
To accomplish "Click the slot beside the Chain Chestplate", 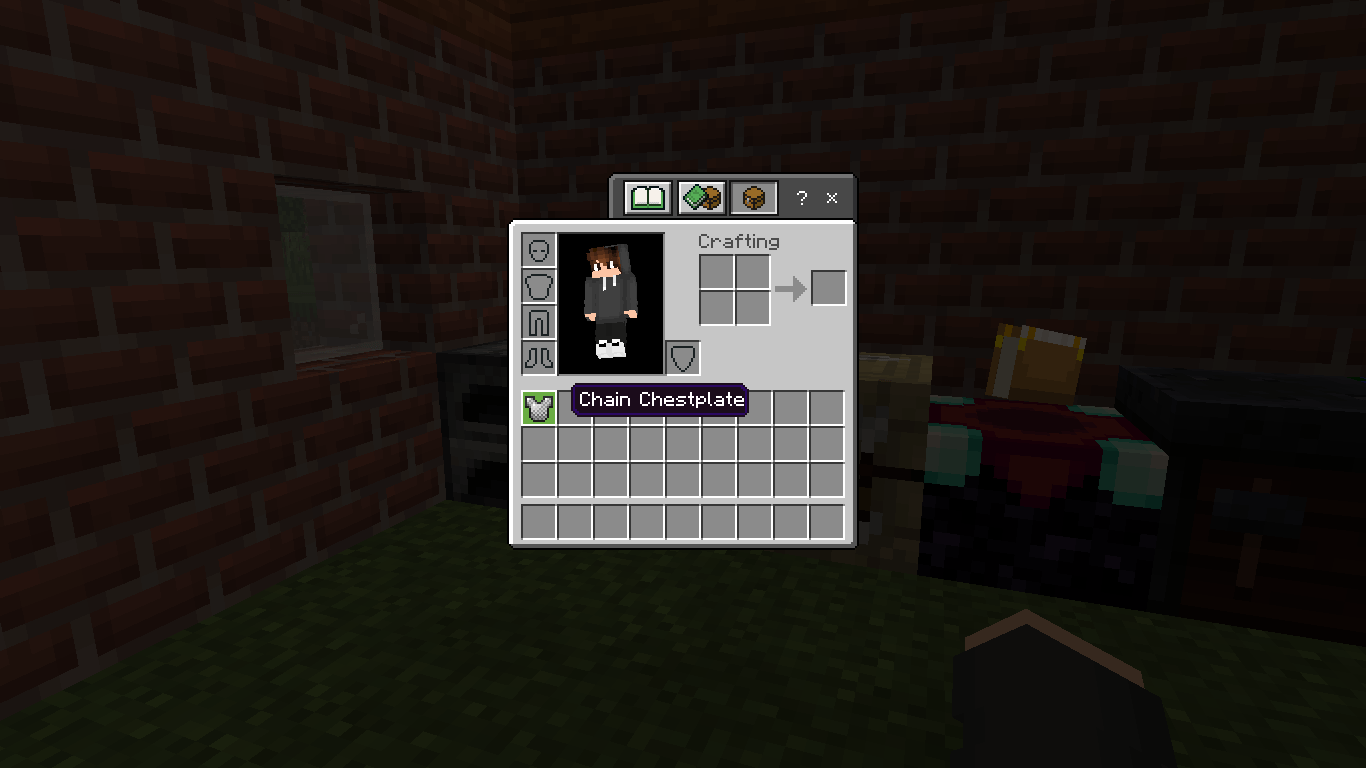I will pyautogui.click(x=575, y=406).
